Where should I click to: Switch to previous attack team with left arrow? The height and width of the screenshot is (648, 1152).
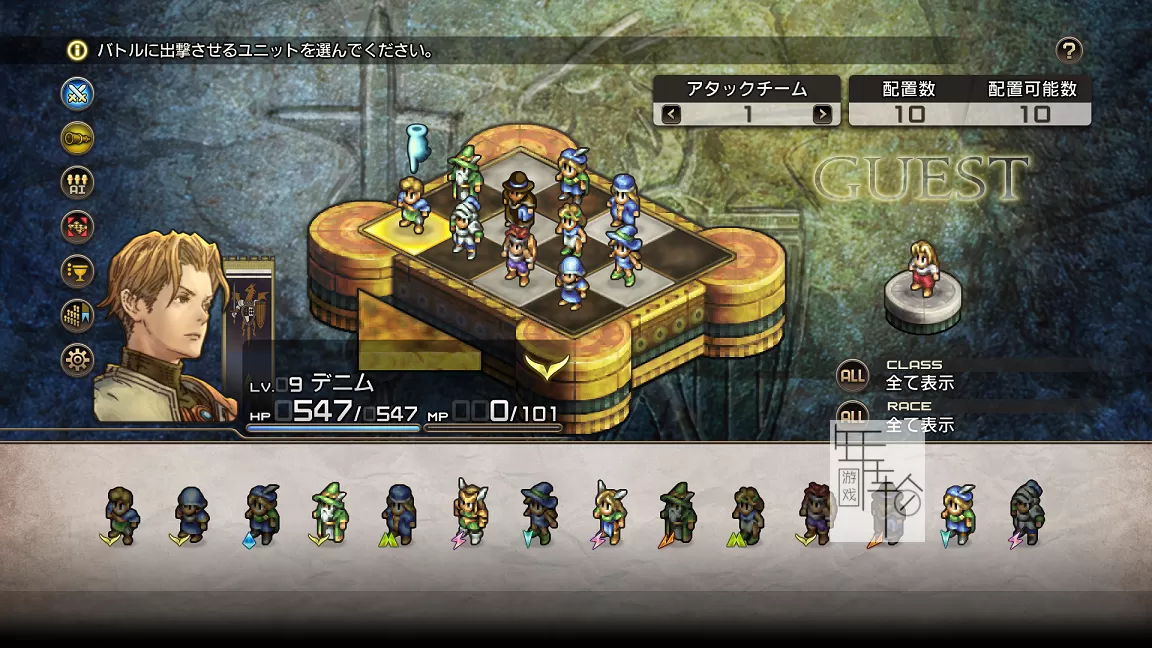click(x=671, y=114)
